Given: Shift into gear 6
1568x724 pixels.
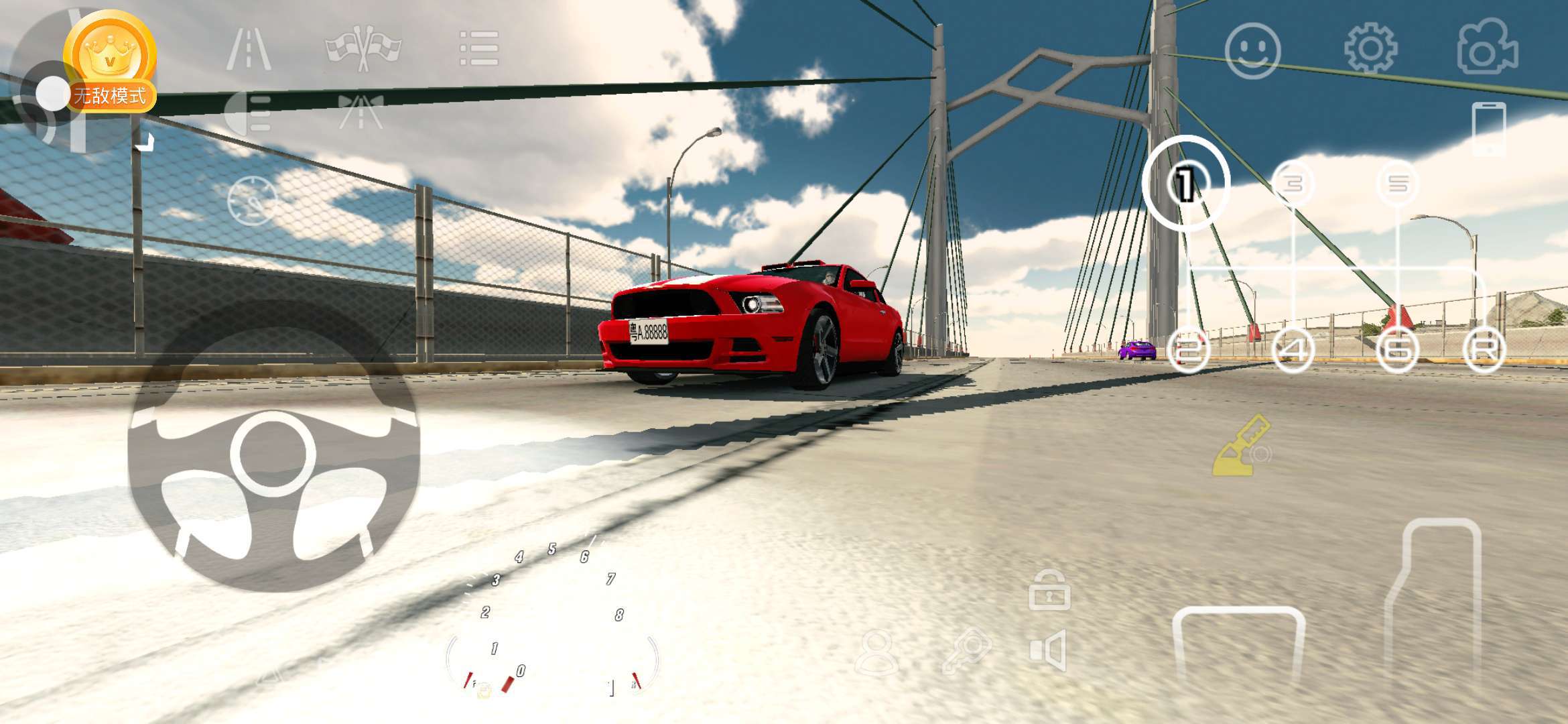Looking at the screenshot, I should coord(1398,349).
